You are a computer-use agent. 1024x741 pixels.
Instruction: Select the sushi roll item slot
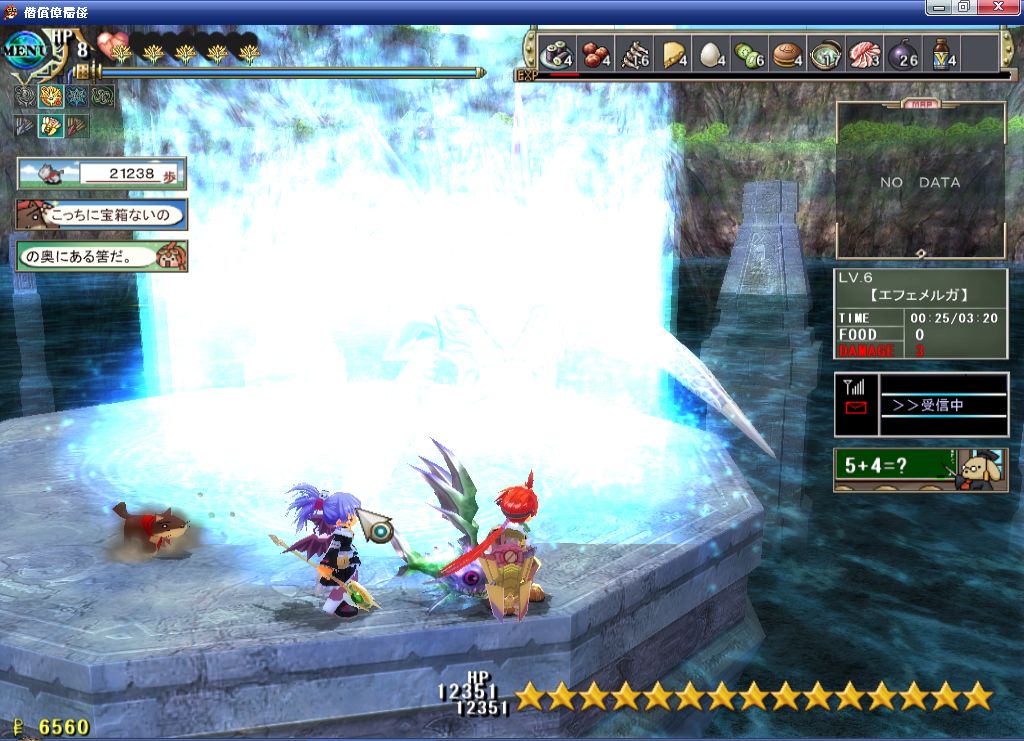tap(555, 54)
